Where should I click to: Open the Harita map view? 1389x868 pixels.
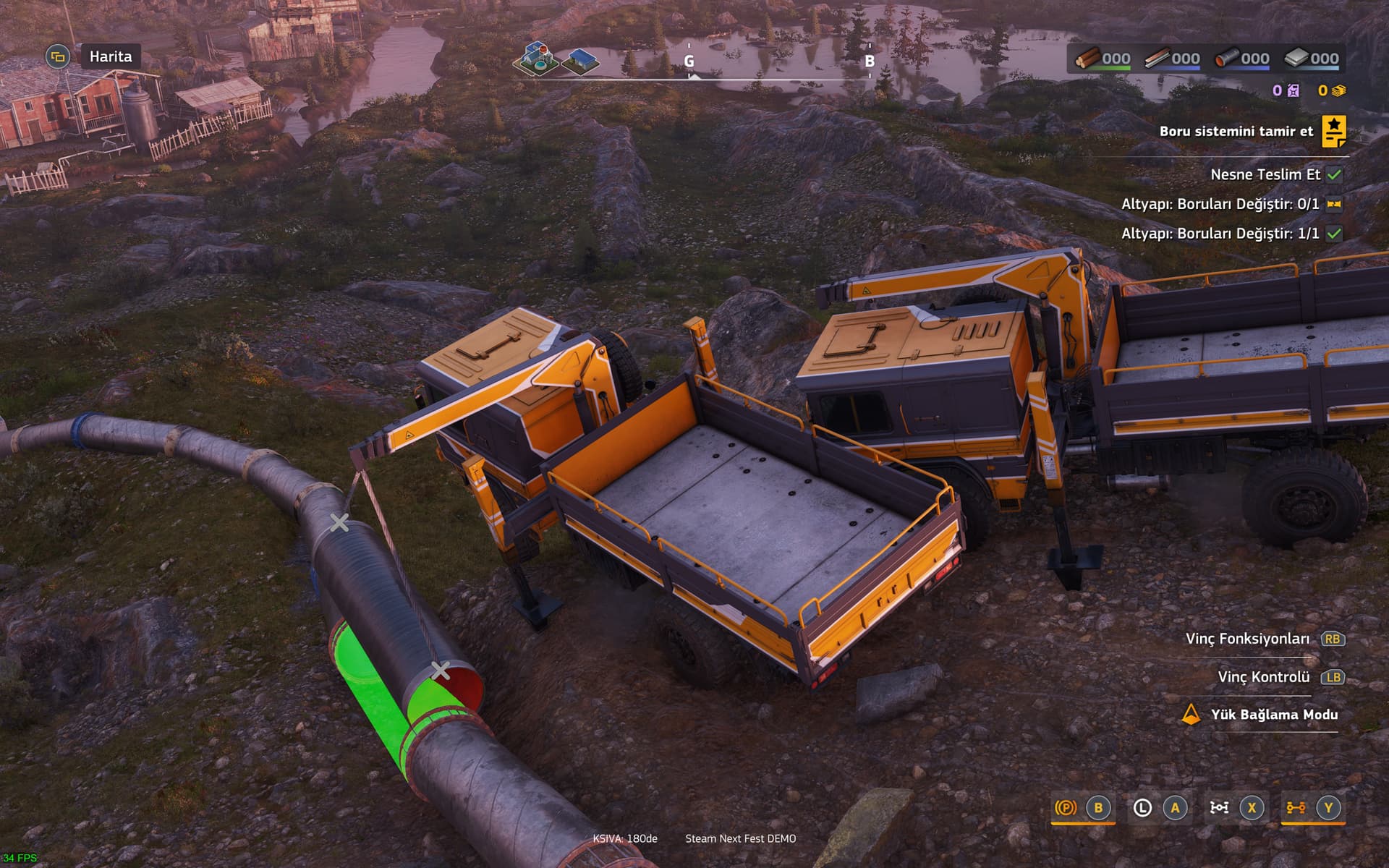110,56
